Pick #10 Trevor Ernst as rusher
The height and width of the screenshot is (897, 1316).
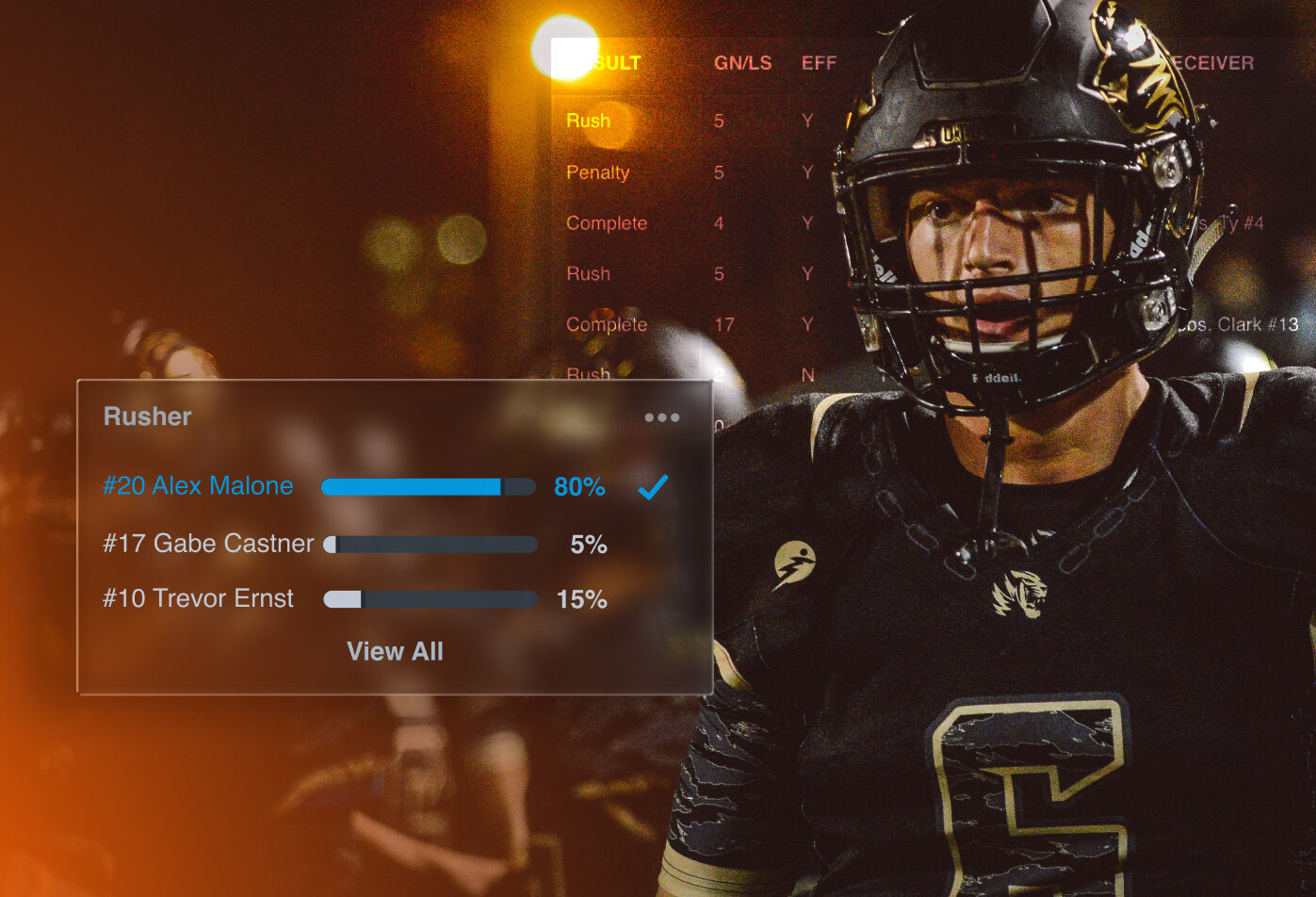click(198, 599)
